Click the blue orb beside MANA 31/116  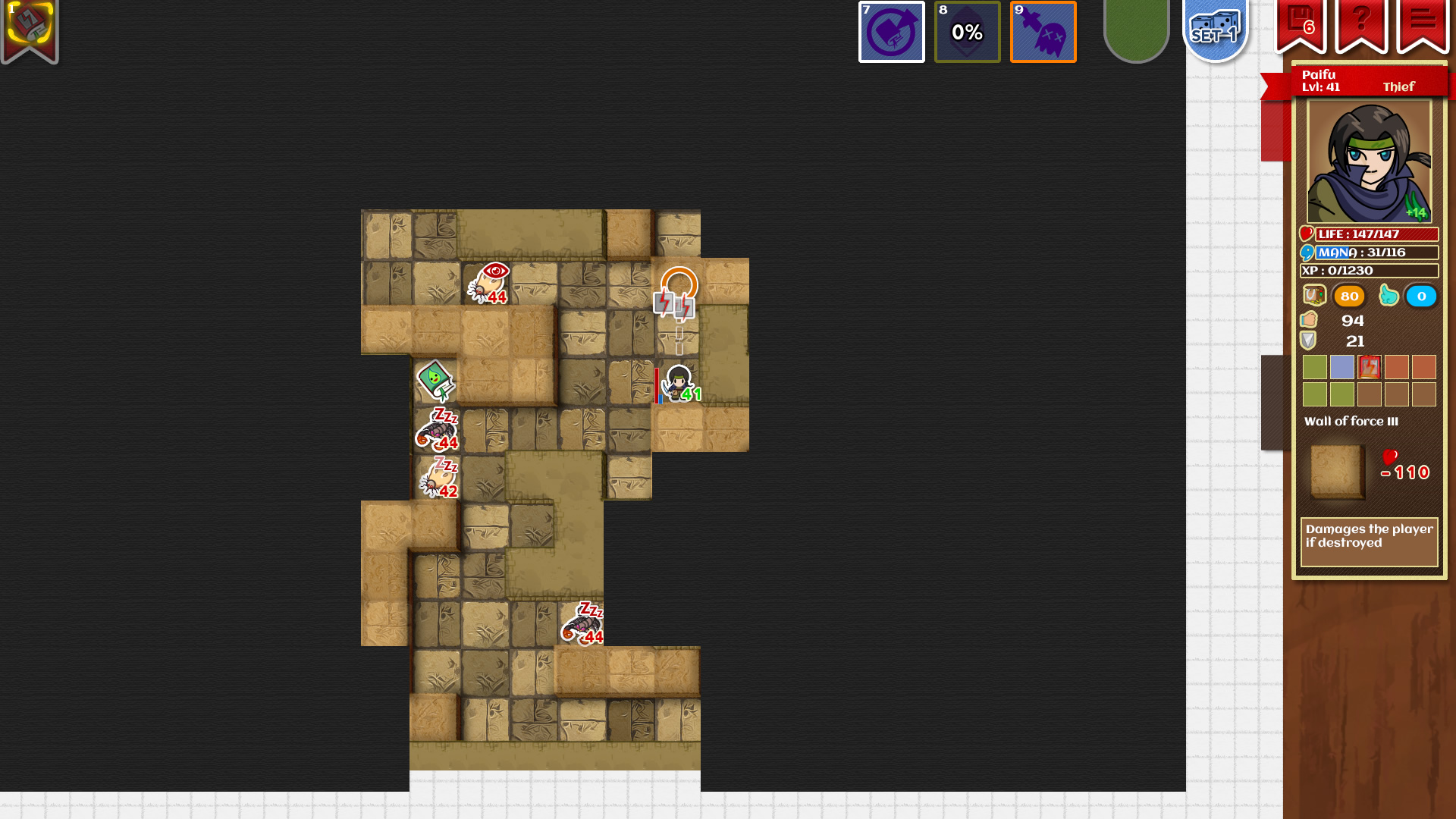pyautogui.click(x=1306, y=252)
